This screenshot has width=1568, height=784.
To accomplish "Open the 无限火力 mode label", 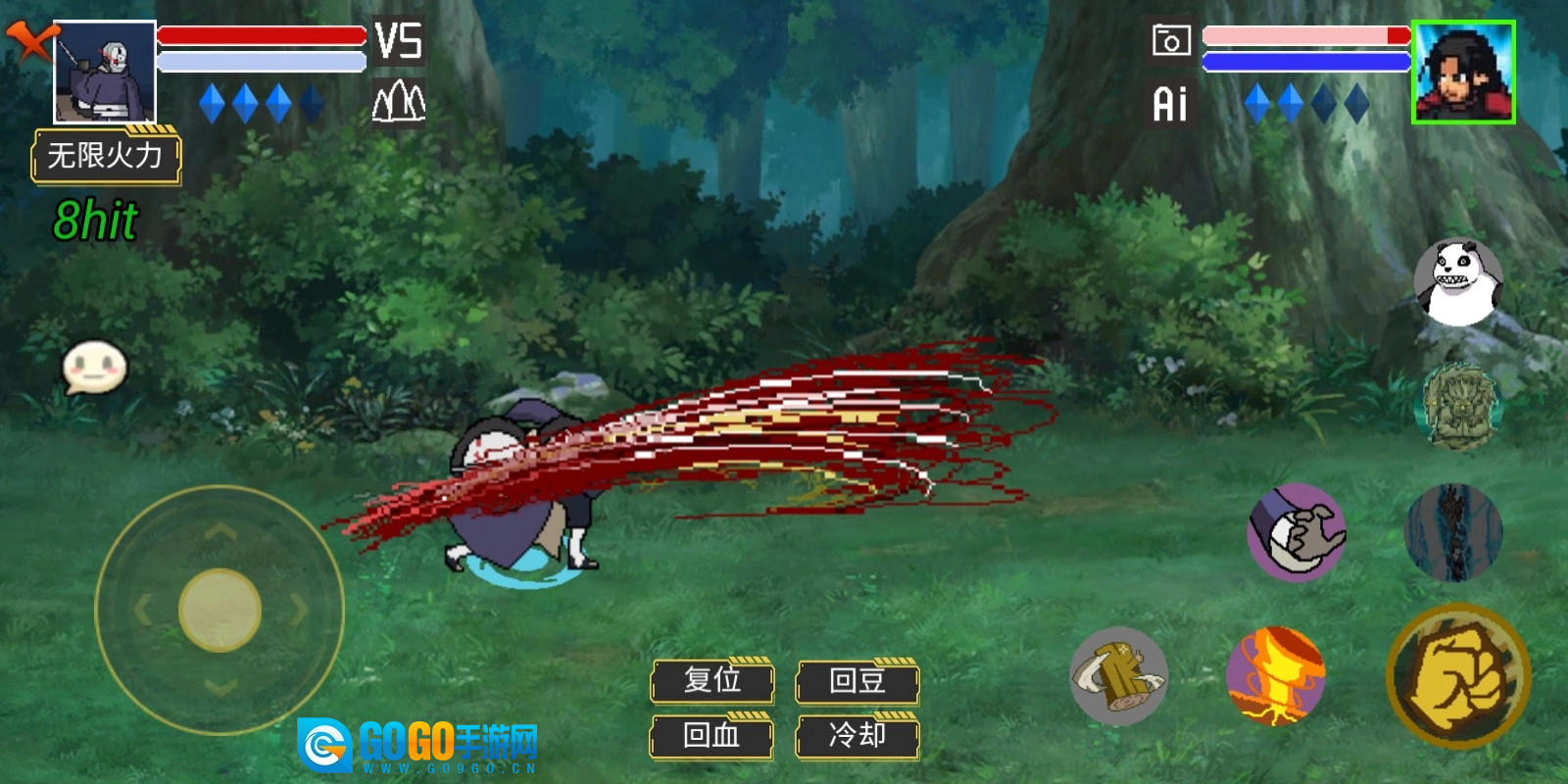I will click(106, 156).
